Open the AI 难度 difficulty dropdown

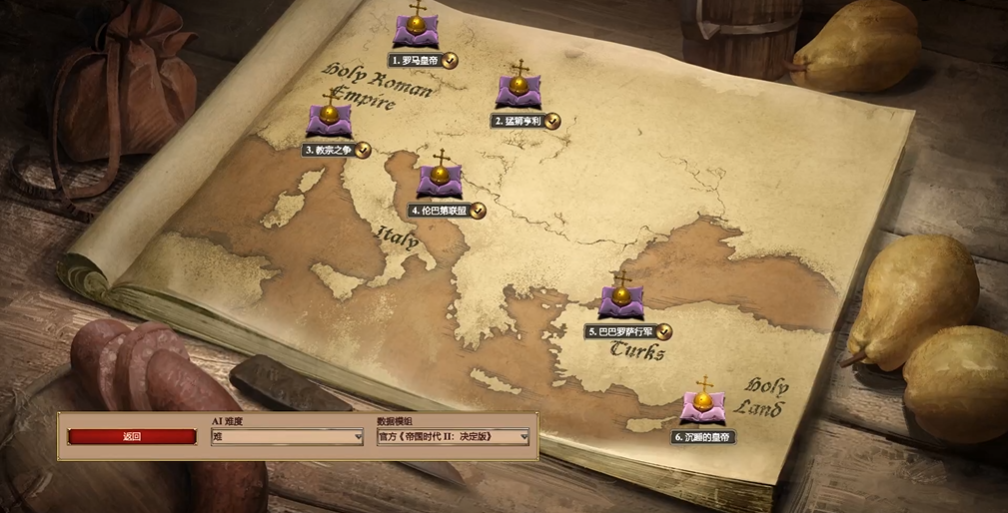point(287,437)
